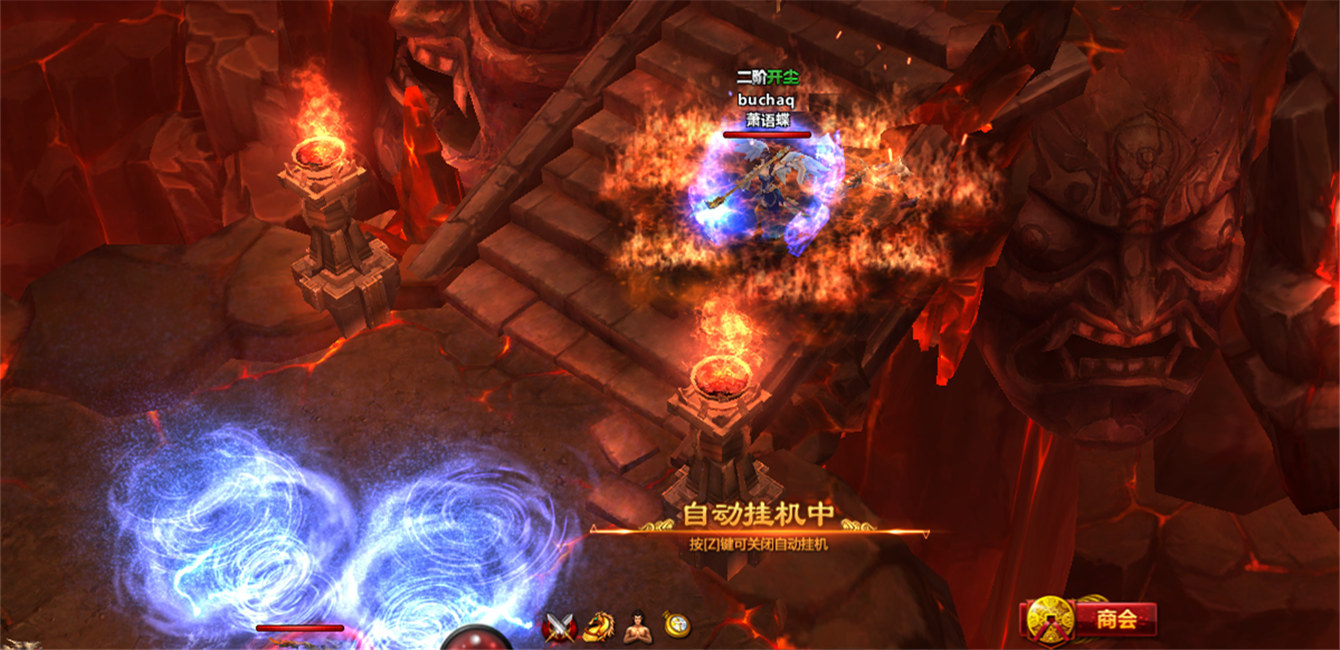The height and width of the screenshot is (650, 1340).
Task: Open the 商会 merchant guild button
Action: tap(1114, 619)
